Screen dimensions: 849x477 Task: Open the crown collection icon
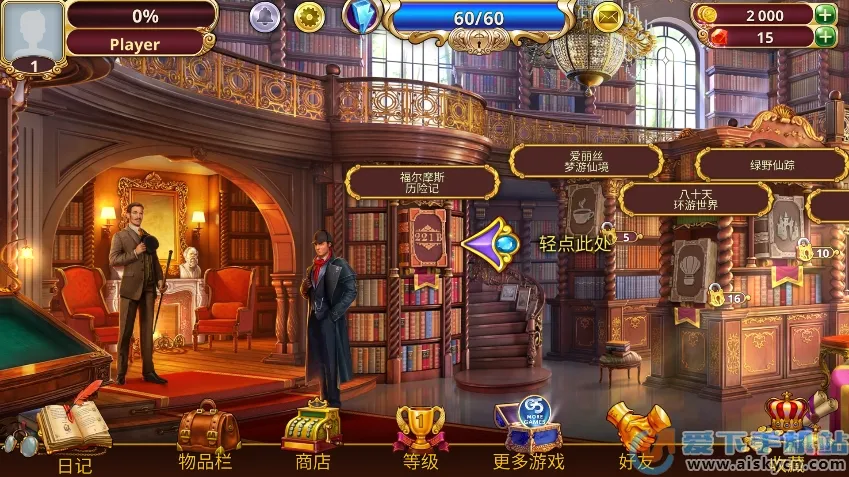click(787, 420)
